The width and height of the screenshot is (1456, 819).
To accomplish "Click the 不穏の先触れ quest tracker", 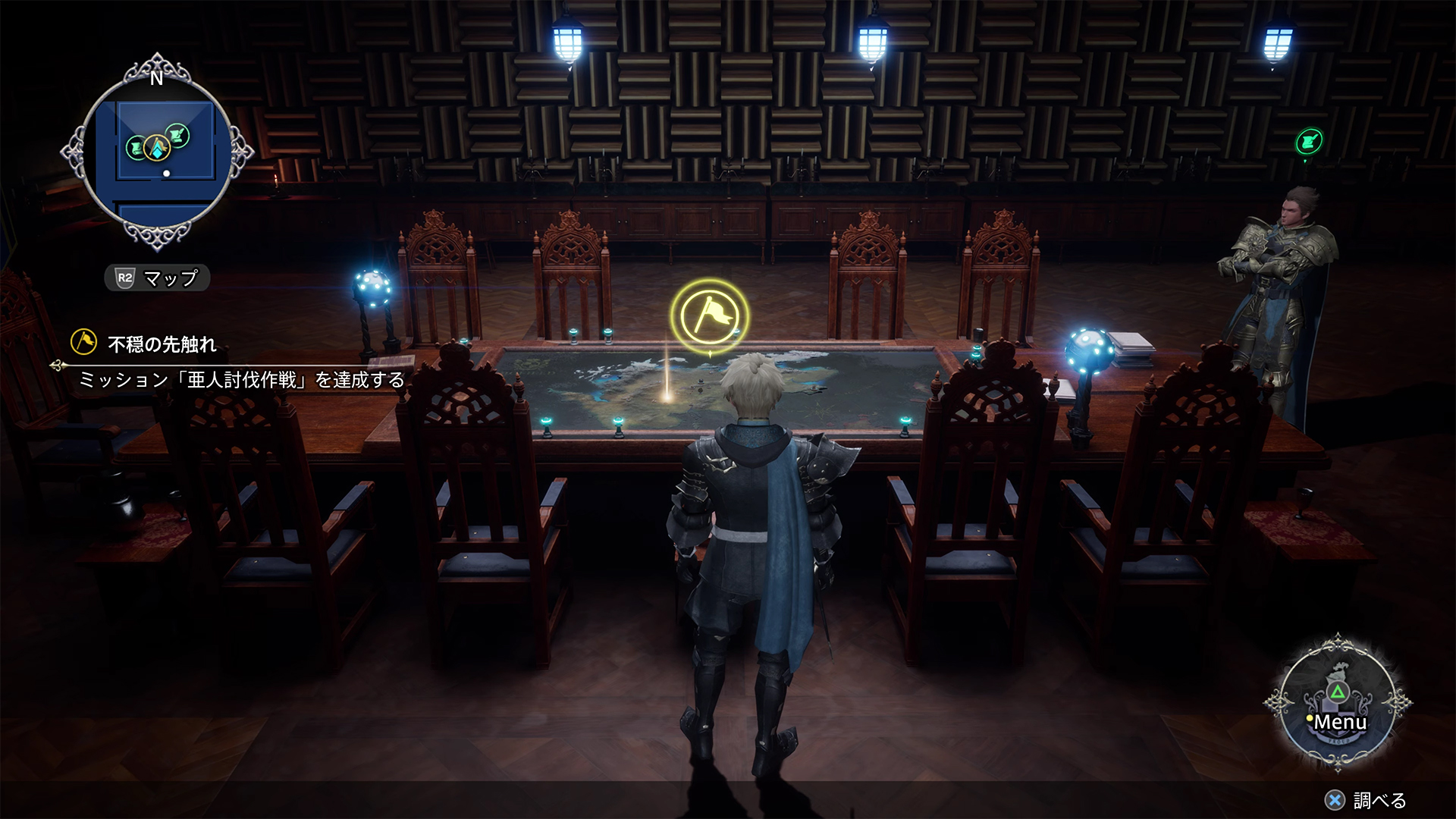I will [x=162, y=344].
